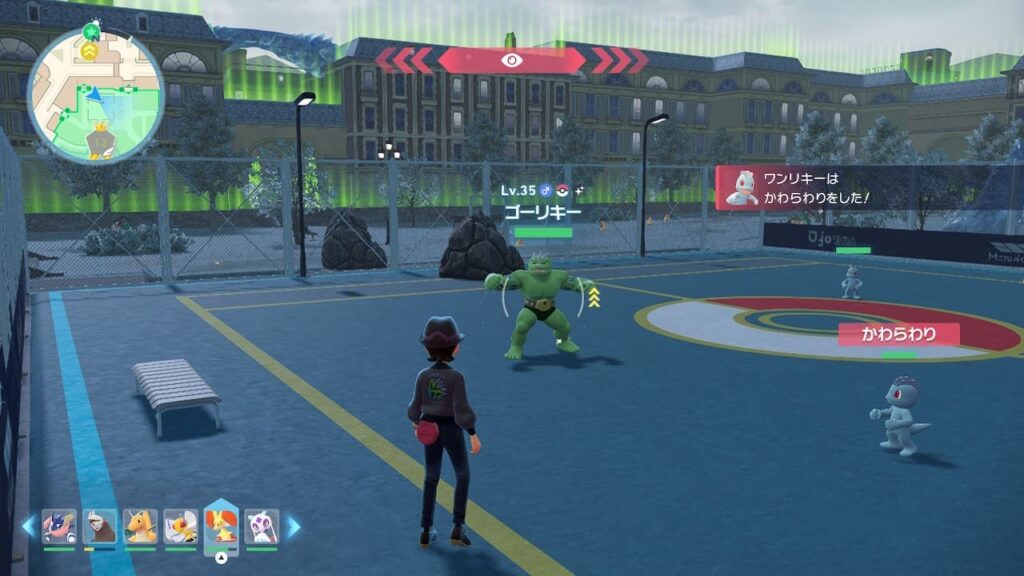The image size is (1024, 576).
Task: Open the circular minimap
Action: 95,95
